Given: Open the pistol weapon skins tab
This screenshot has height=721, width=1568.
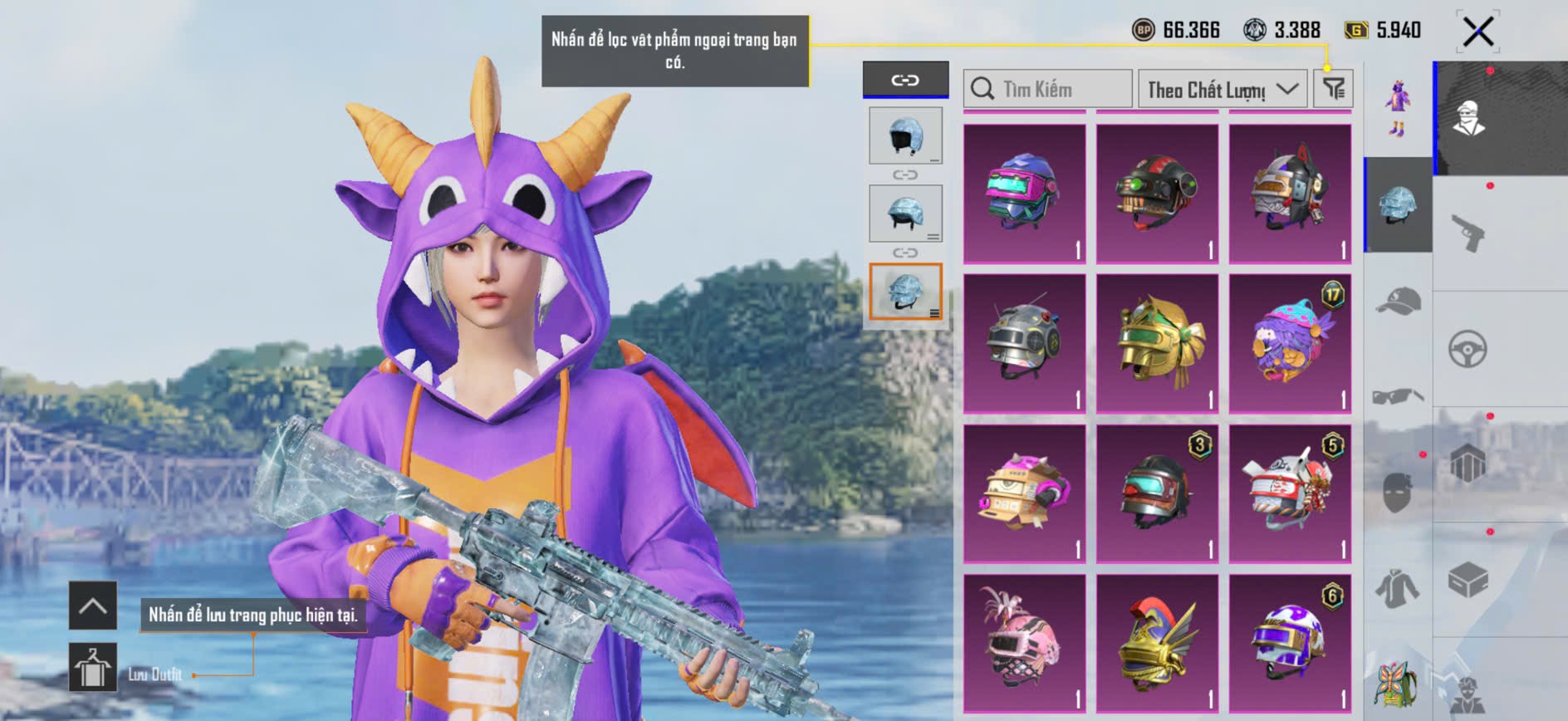Looking at the screenshot, I should 1468,233.
